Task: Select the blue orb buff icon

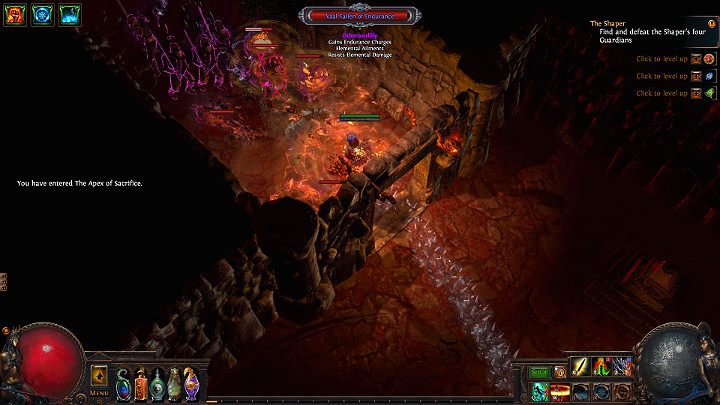Action: tap(43, 14)
